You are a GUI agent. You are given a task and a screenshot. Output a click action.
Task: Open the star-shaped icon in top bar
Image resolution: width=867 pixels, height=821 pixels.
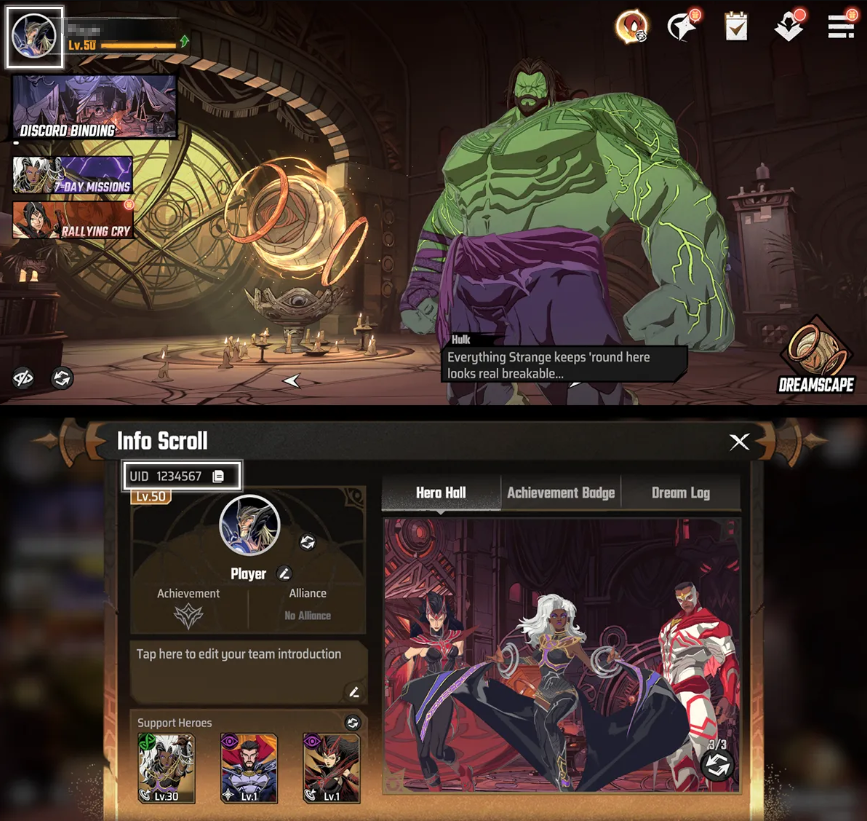click(x=683, y=27)
